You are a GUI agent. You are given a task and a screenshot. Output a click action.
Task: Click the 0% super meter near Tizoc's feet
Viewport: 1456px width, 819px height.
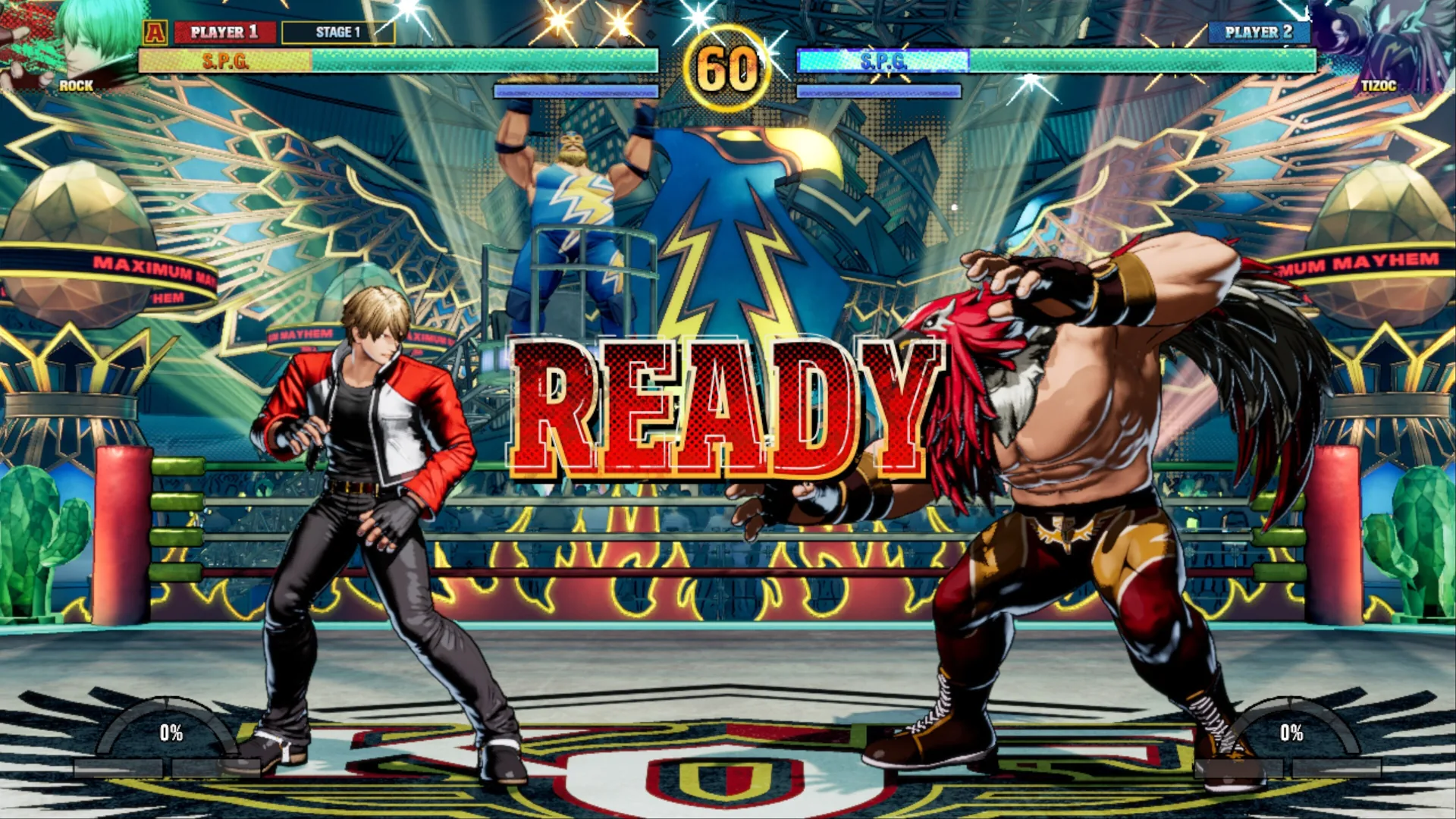pos(1291,733)
